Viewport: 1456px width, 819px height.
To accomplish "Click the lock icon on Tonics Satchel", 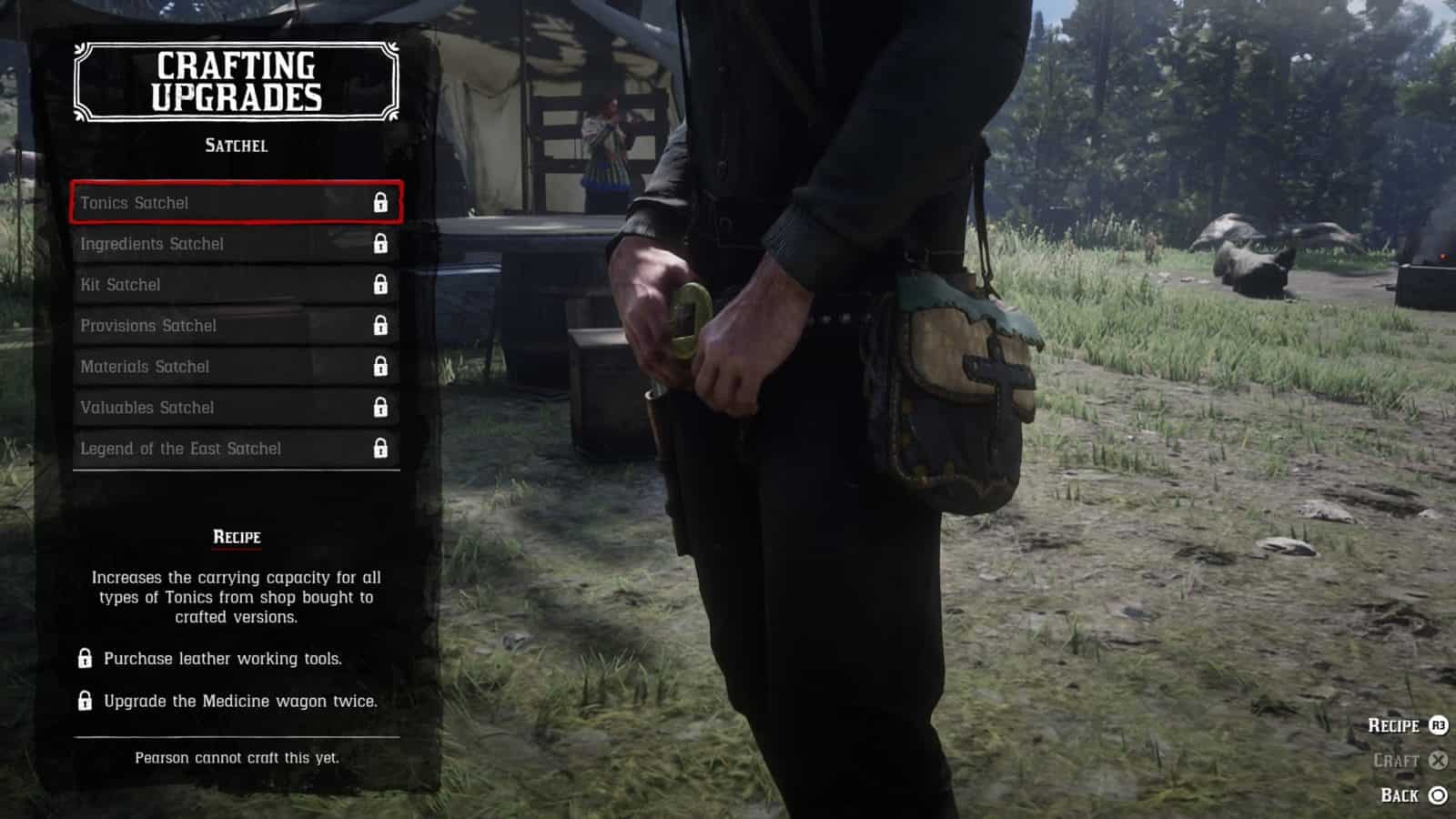I will [x=379, y=202].
